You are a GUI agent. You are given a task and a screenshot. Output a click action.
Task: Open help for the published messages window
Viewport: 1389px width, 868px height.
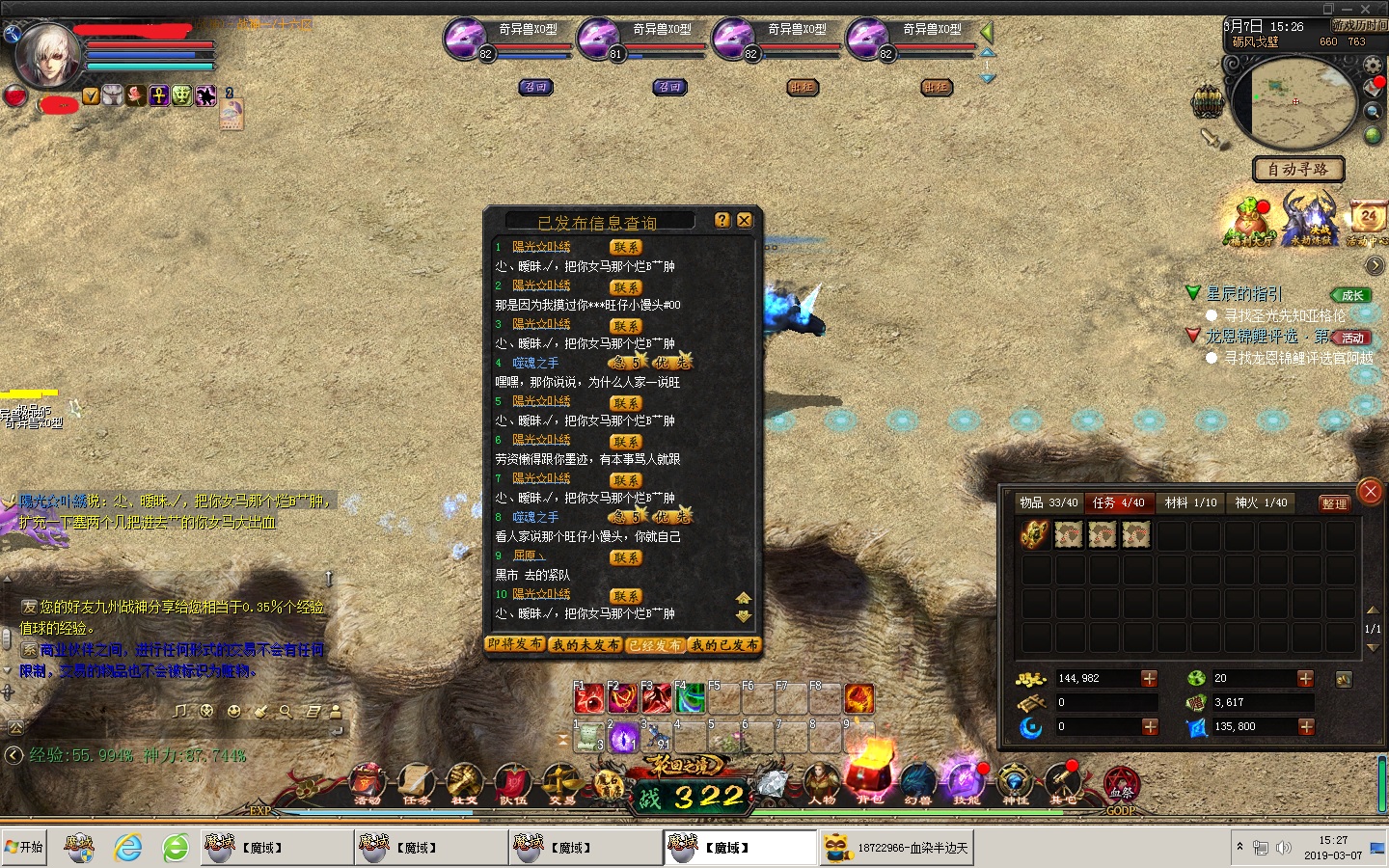point(722,221)
